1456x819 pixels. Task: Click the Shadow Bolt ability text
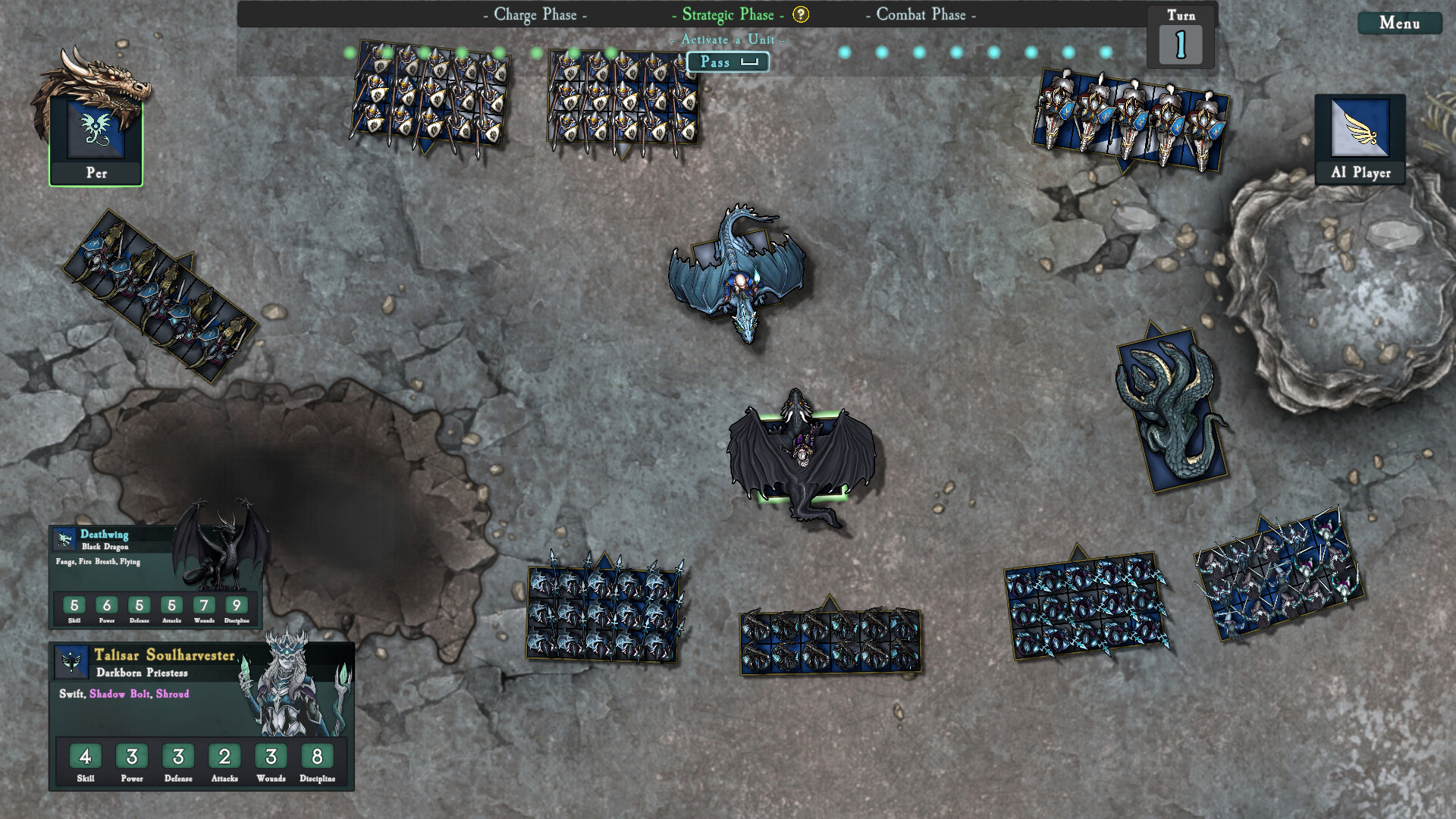[x=120, y=693]
